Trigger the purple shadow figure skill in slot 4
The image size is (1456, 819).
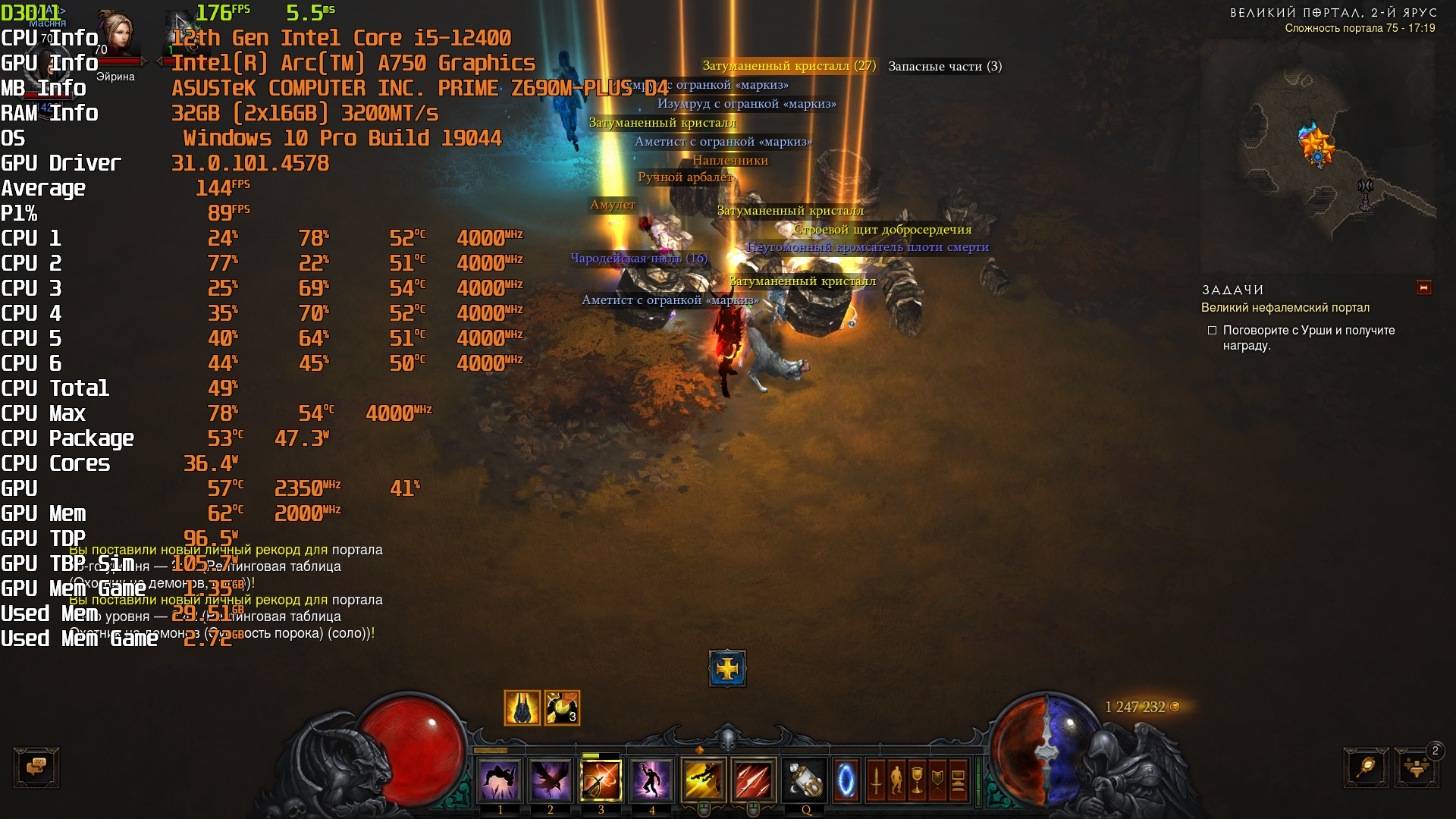coord(651,780)
